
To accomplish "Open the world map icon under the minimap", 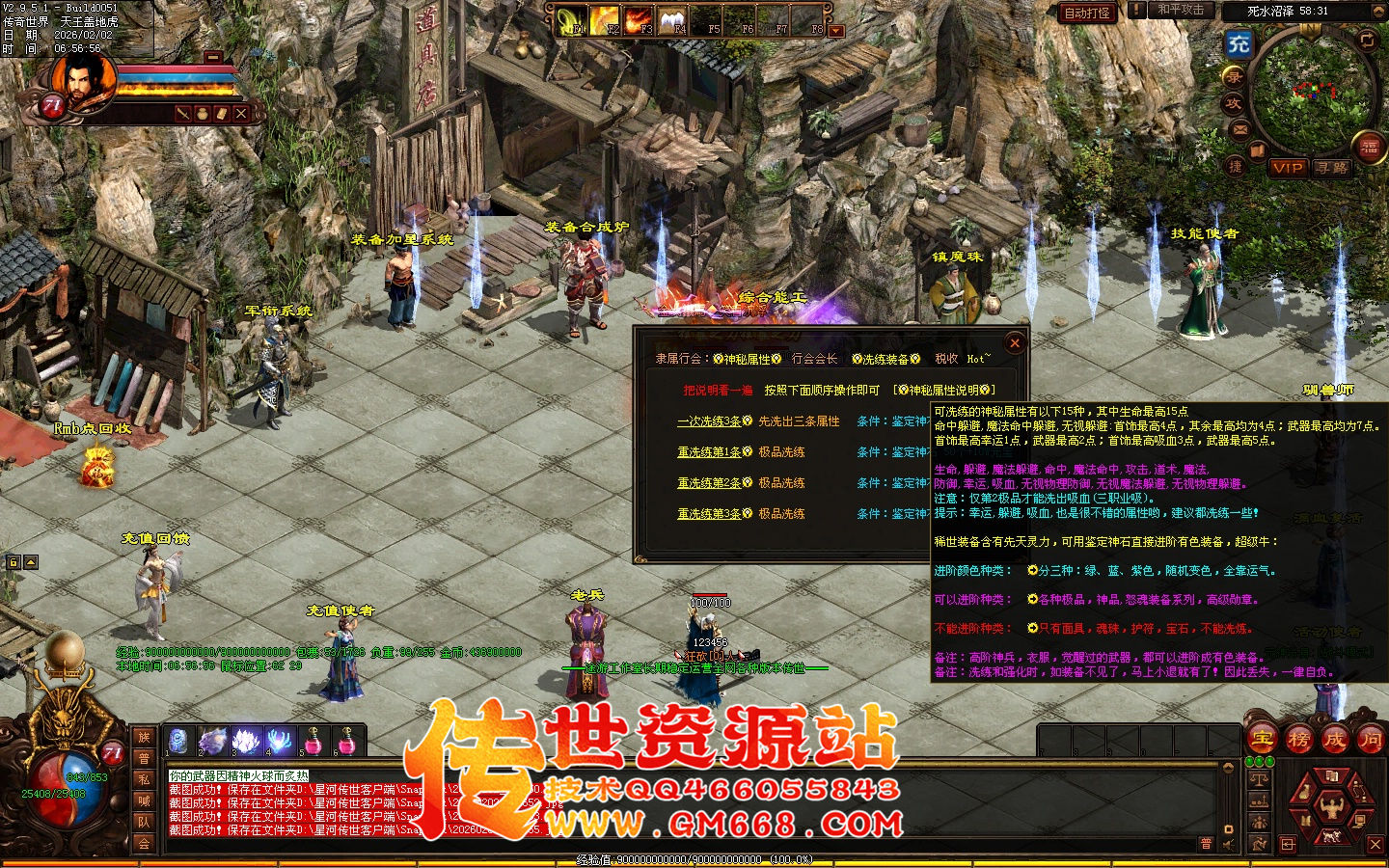I will coord(1257,150).
